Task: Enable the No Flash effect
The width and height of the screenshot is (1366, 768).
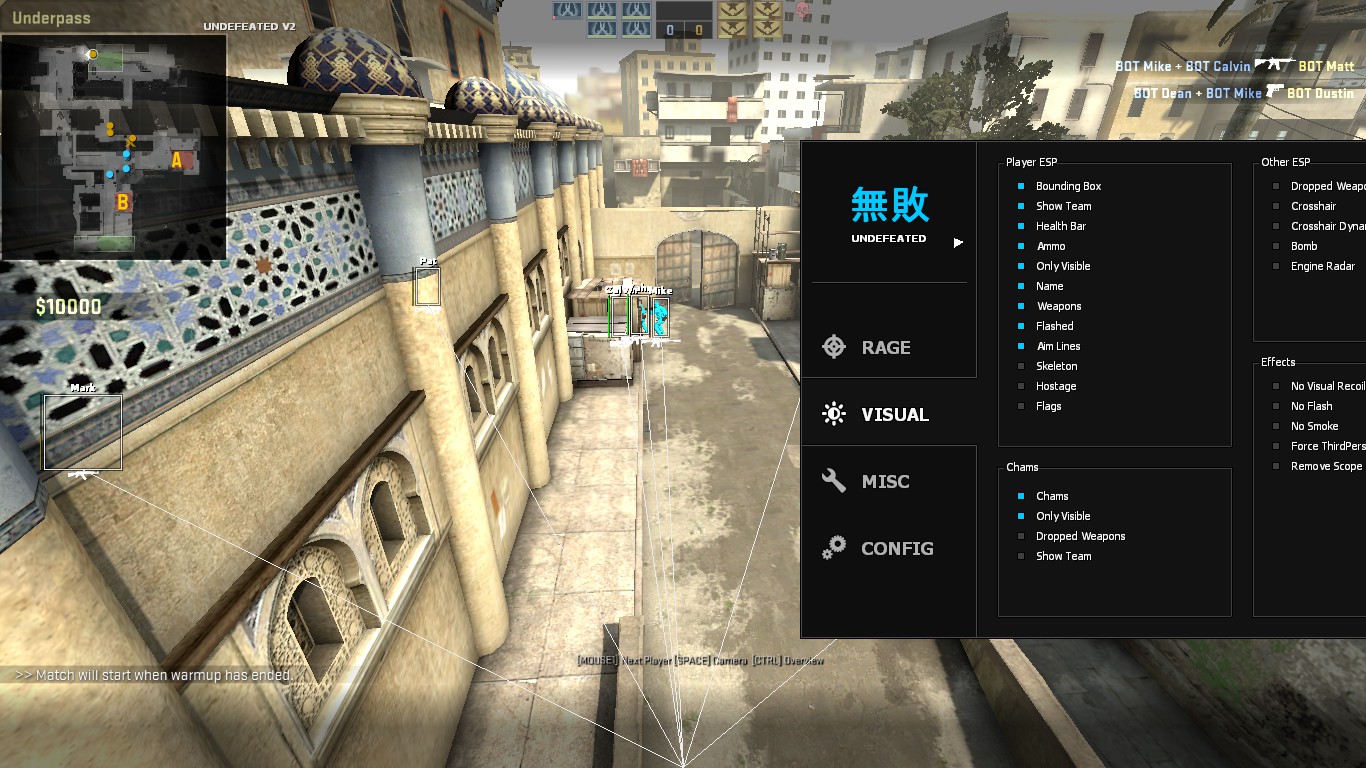Action: click(1276, 406)
